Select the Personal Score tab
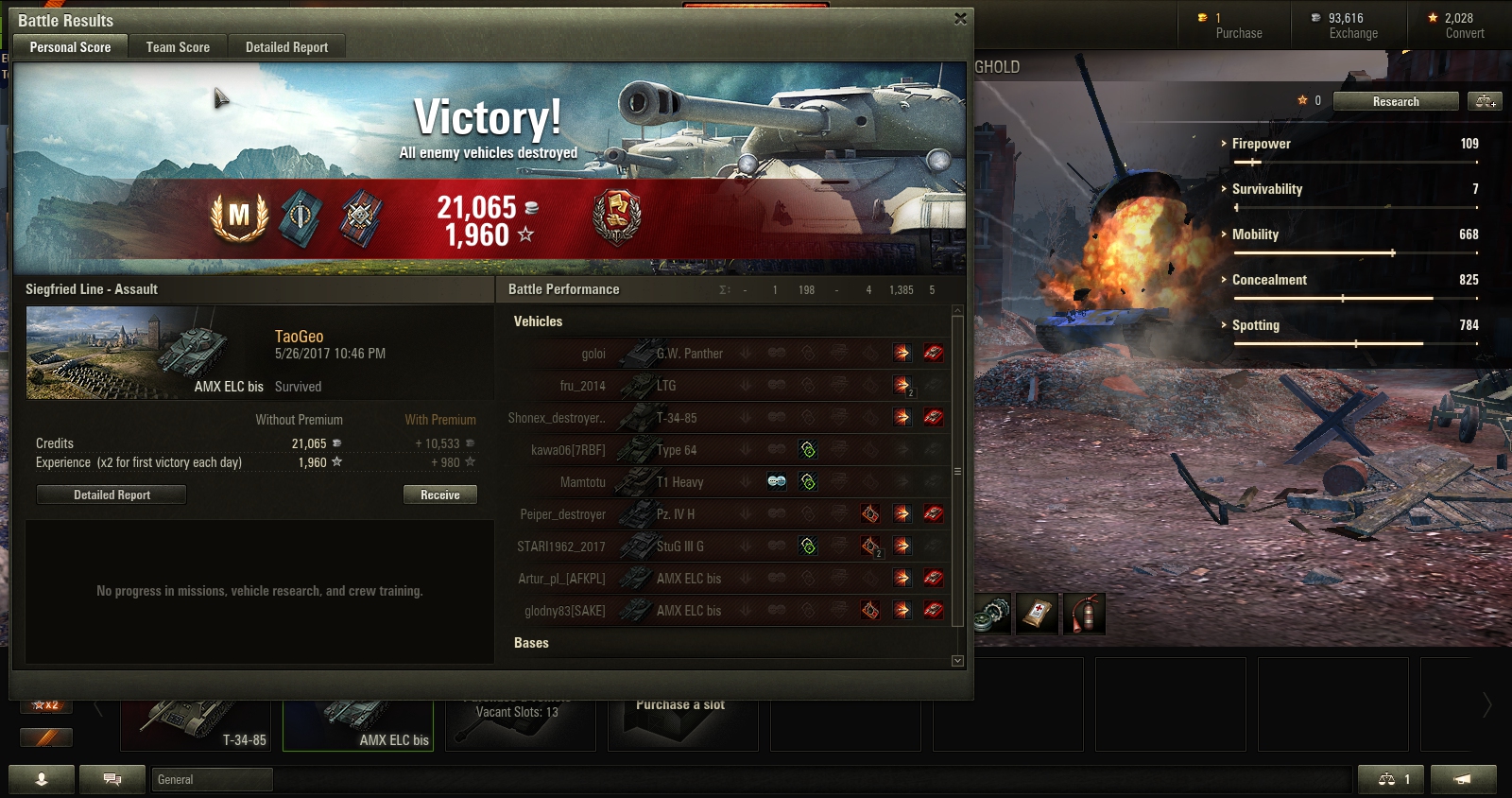Screen dimensions: 1512x798 point(70,47)
